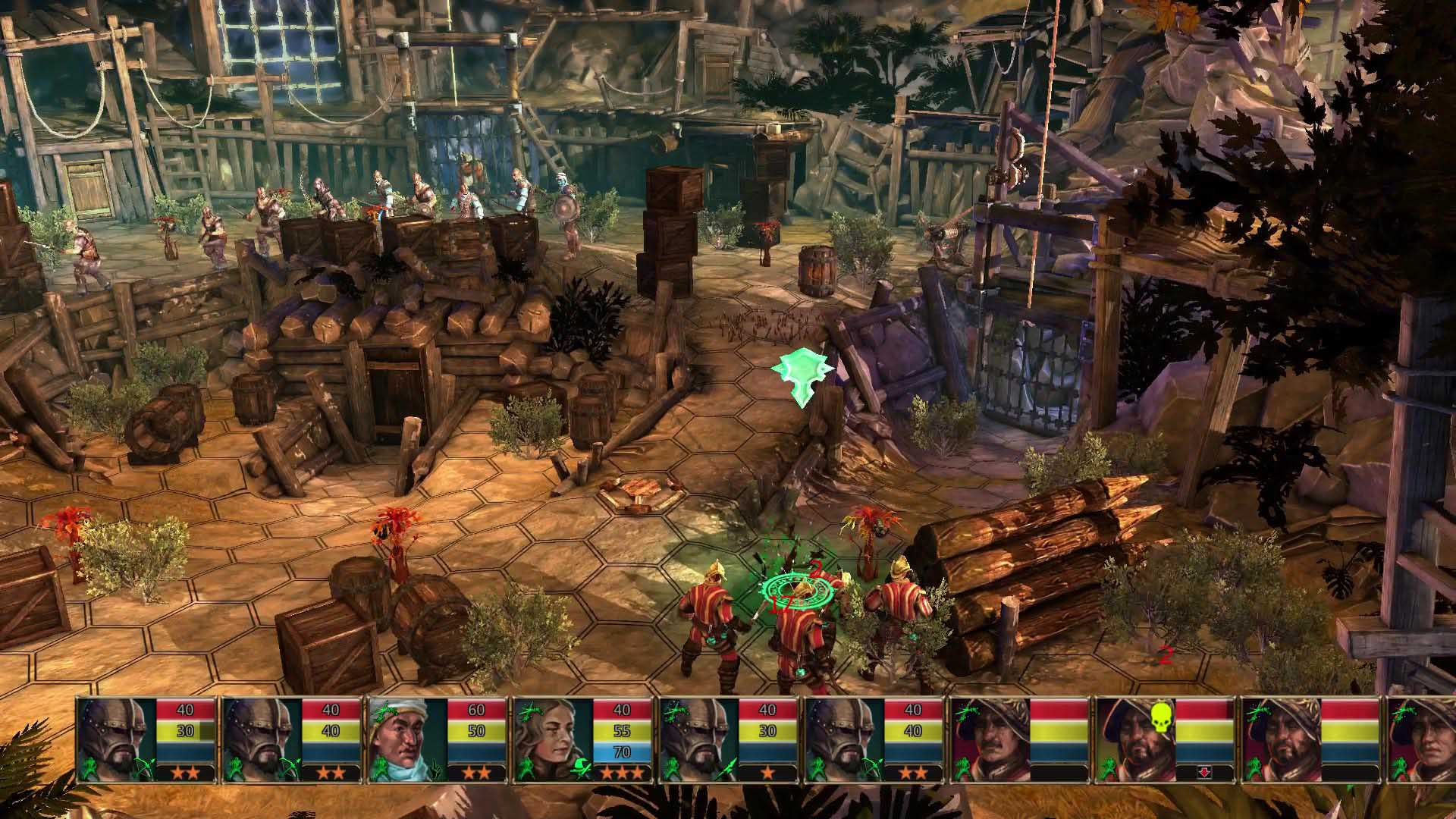Click the green swordsman icon on the mustached soldier's portrait

963,767
